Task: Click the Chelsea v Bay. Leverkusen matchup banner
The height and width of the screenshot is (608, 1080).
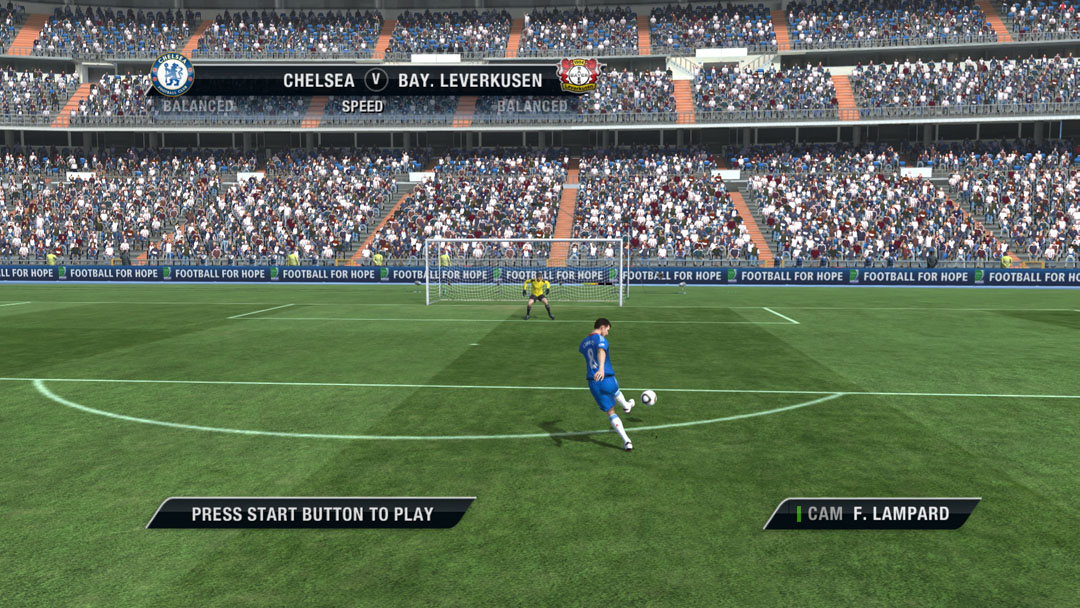Action: click(x=375, y=80)
